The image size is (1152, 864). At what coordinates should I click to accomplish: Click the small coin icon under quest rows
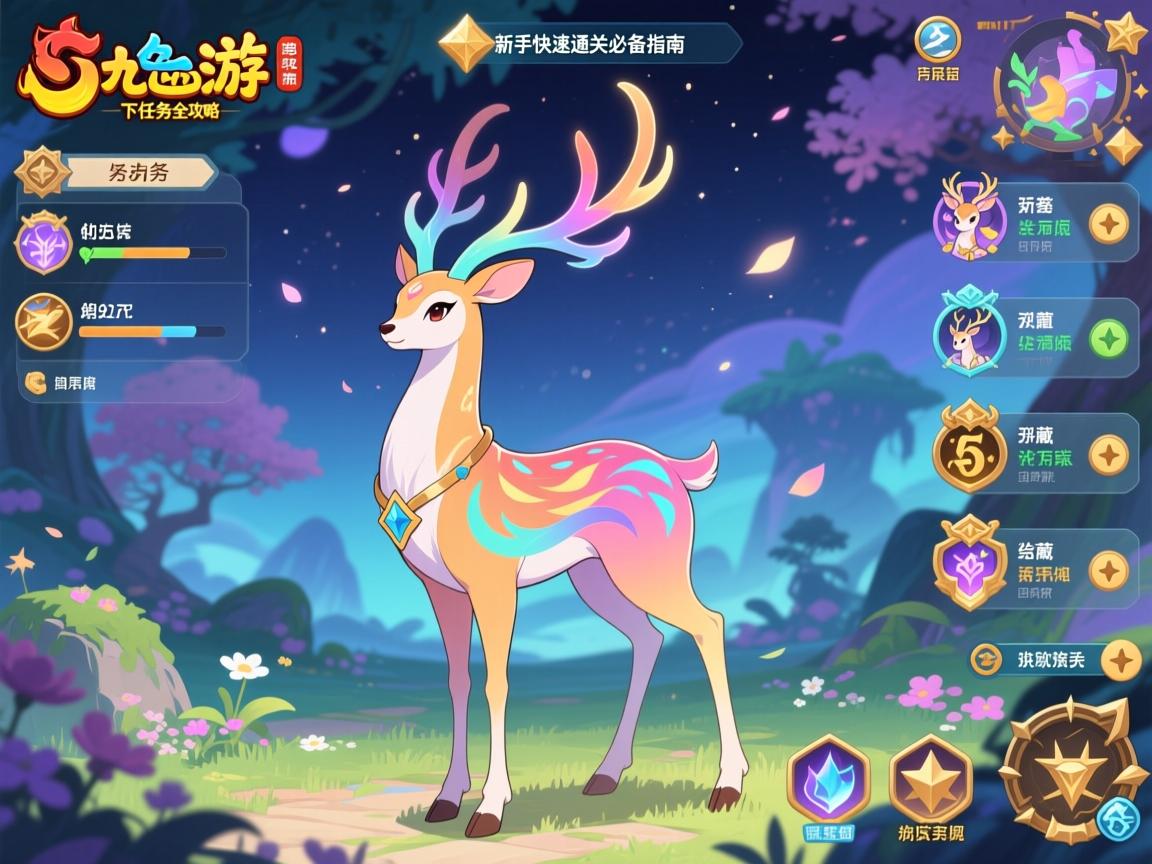36,381
